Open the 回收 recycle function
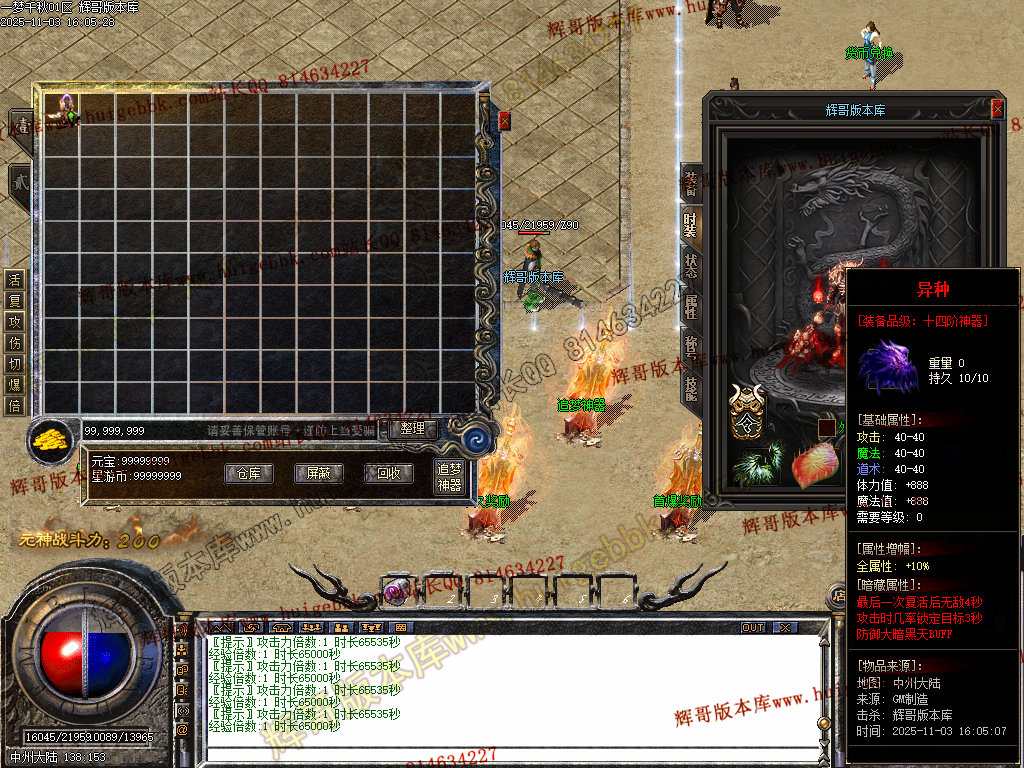The width and height of the screenshot is (1024, 768). coord(389,474)
